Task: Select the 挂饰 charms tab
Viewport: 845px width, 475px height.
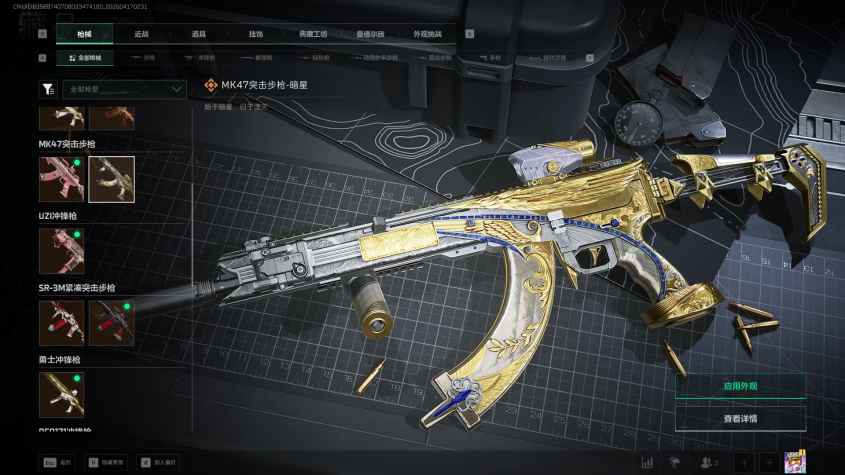Action: [x=256, y=34]
